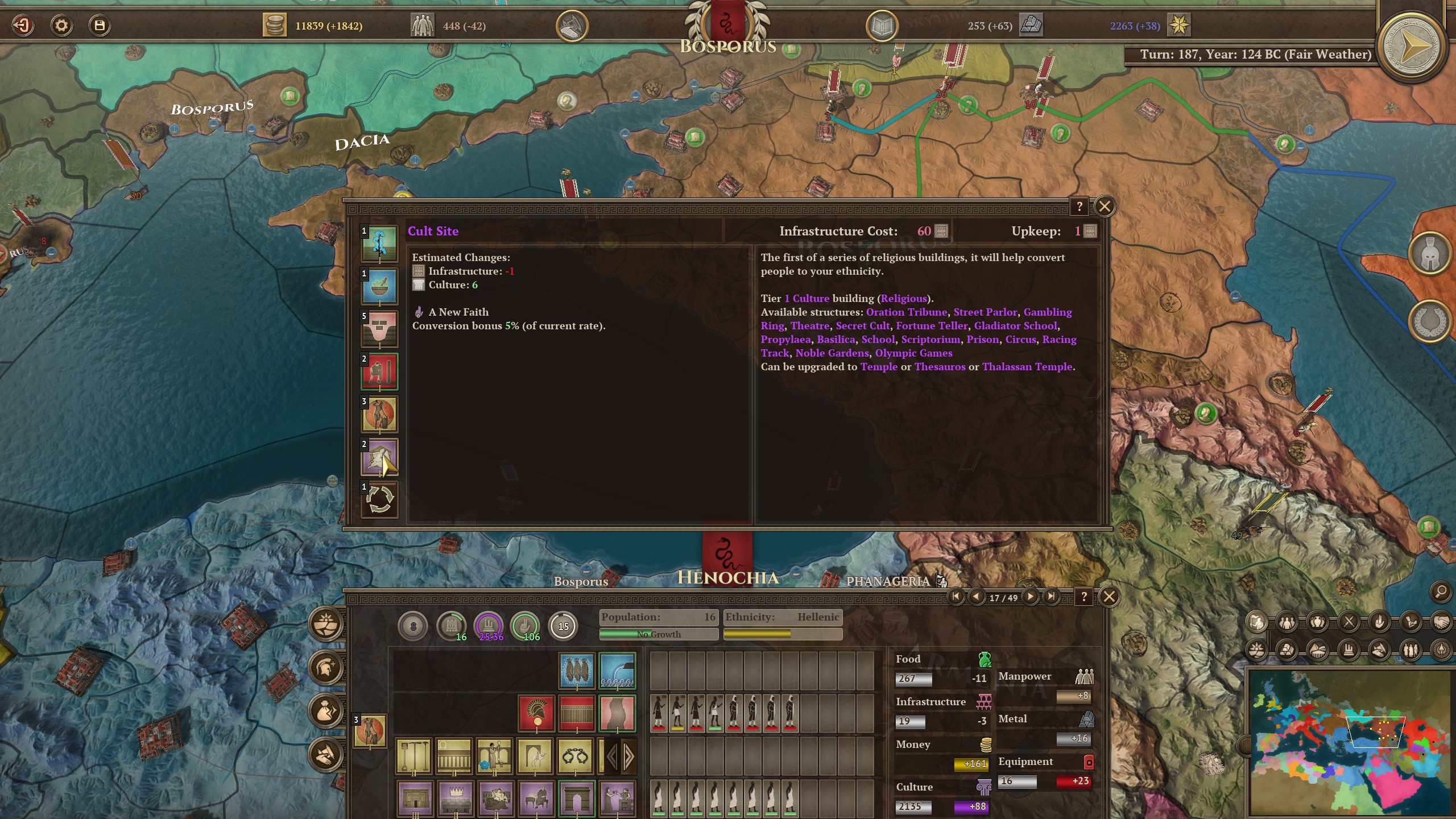This screenshot has height=819, width=1456.
Task: Select the recycle arrows building option
Action: pyautogui.click(x=379, y=500)
